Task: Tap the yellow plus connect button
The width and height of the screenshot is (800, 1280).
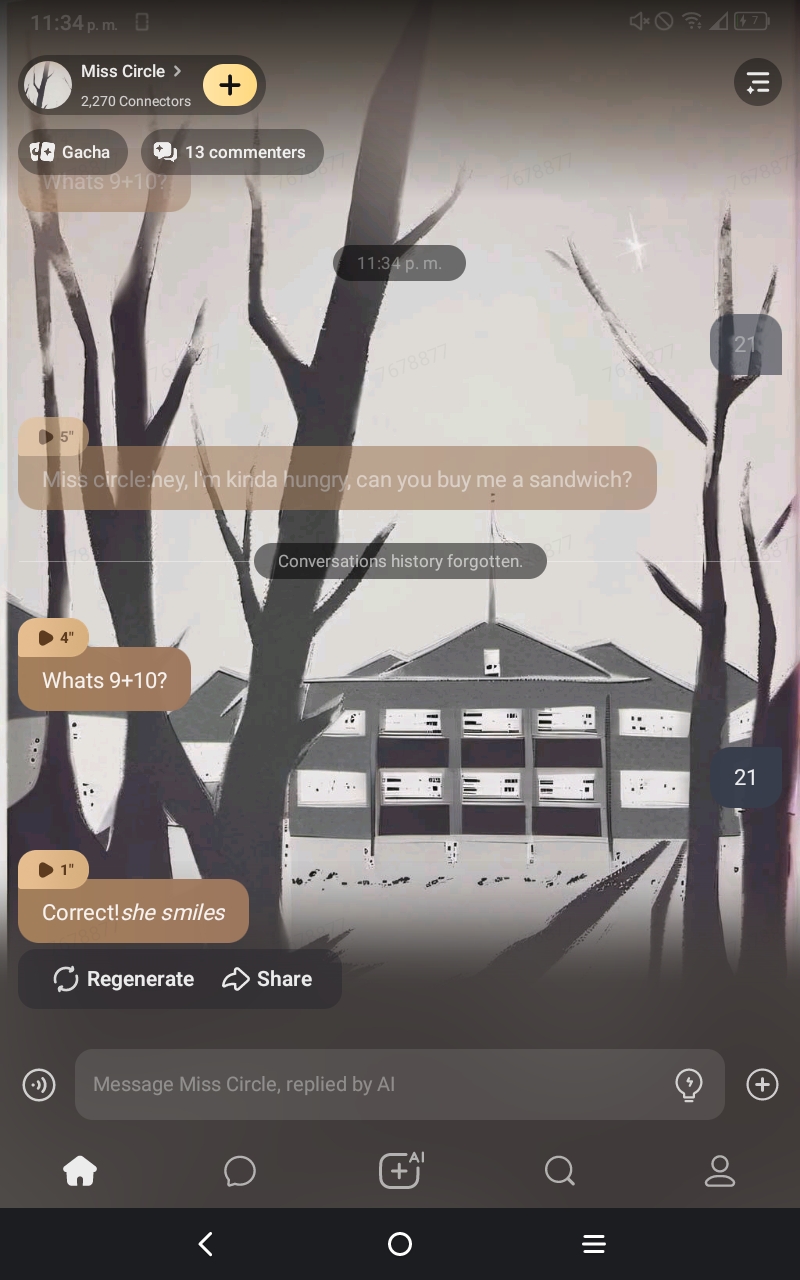Action: [230, 85]
